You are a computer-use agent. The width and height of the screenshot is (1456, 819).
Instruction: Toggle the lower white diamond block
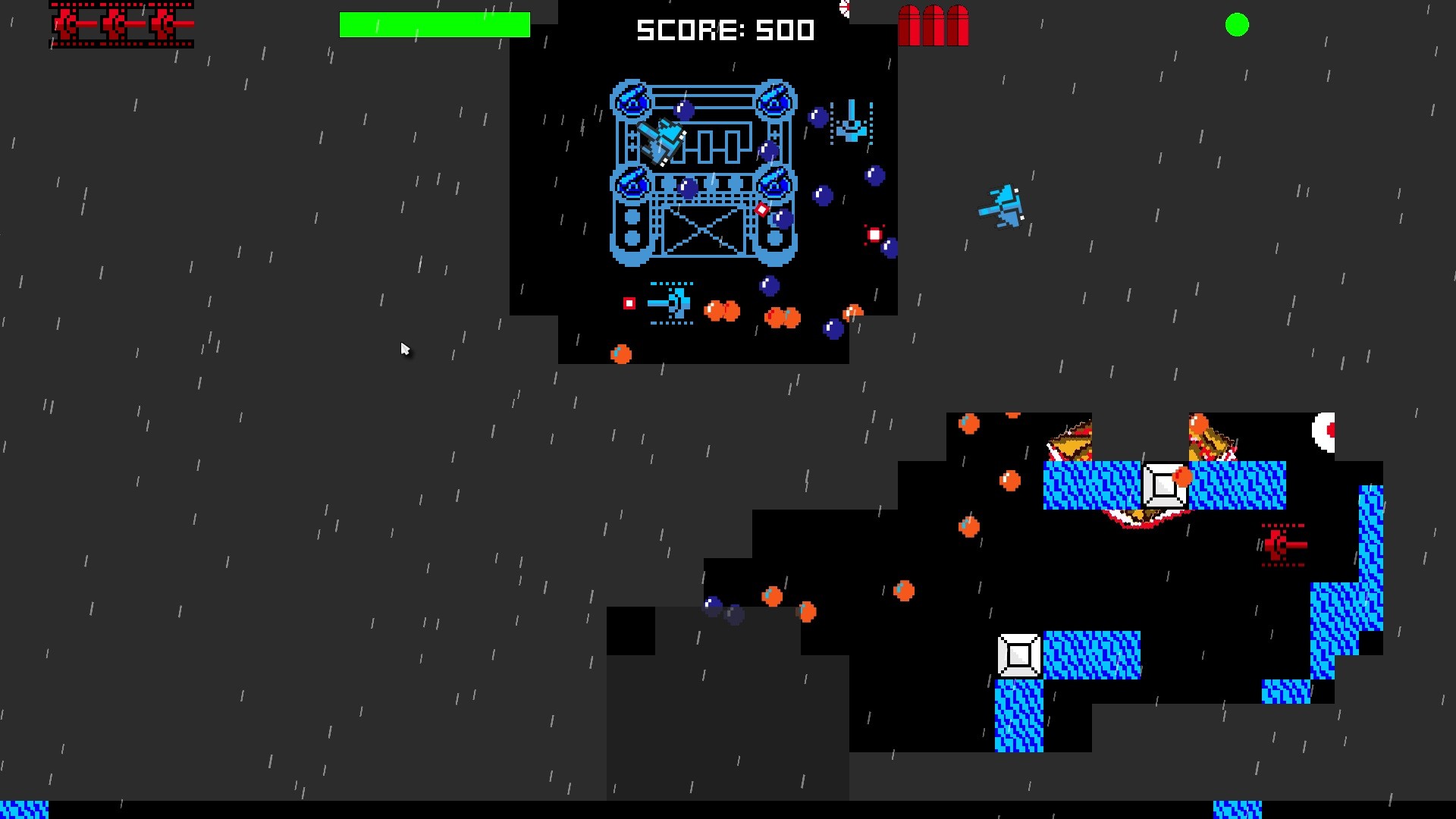(1018, 654)
